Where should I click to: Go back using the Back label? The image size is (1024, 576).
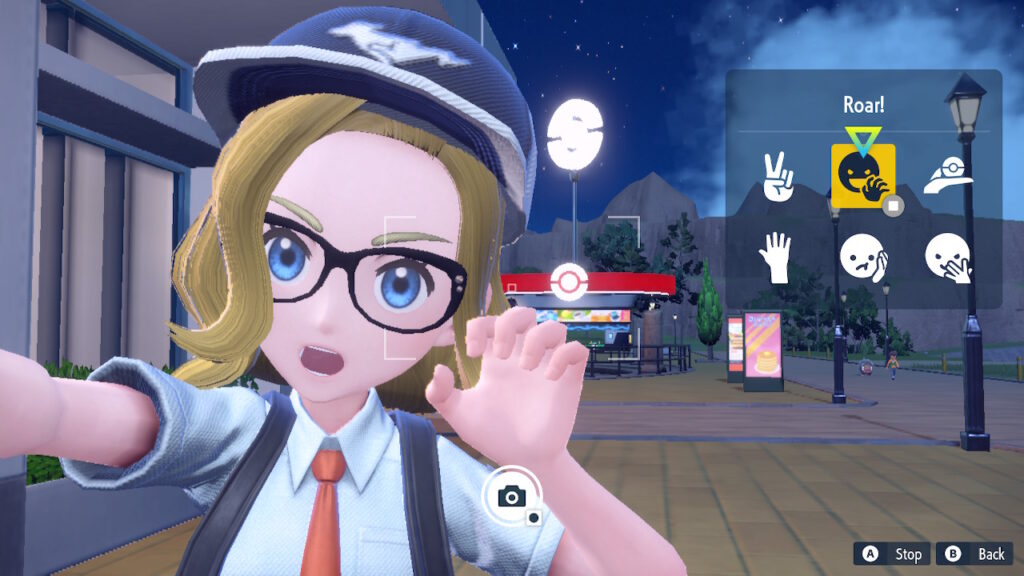pos(990,554)
